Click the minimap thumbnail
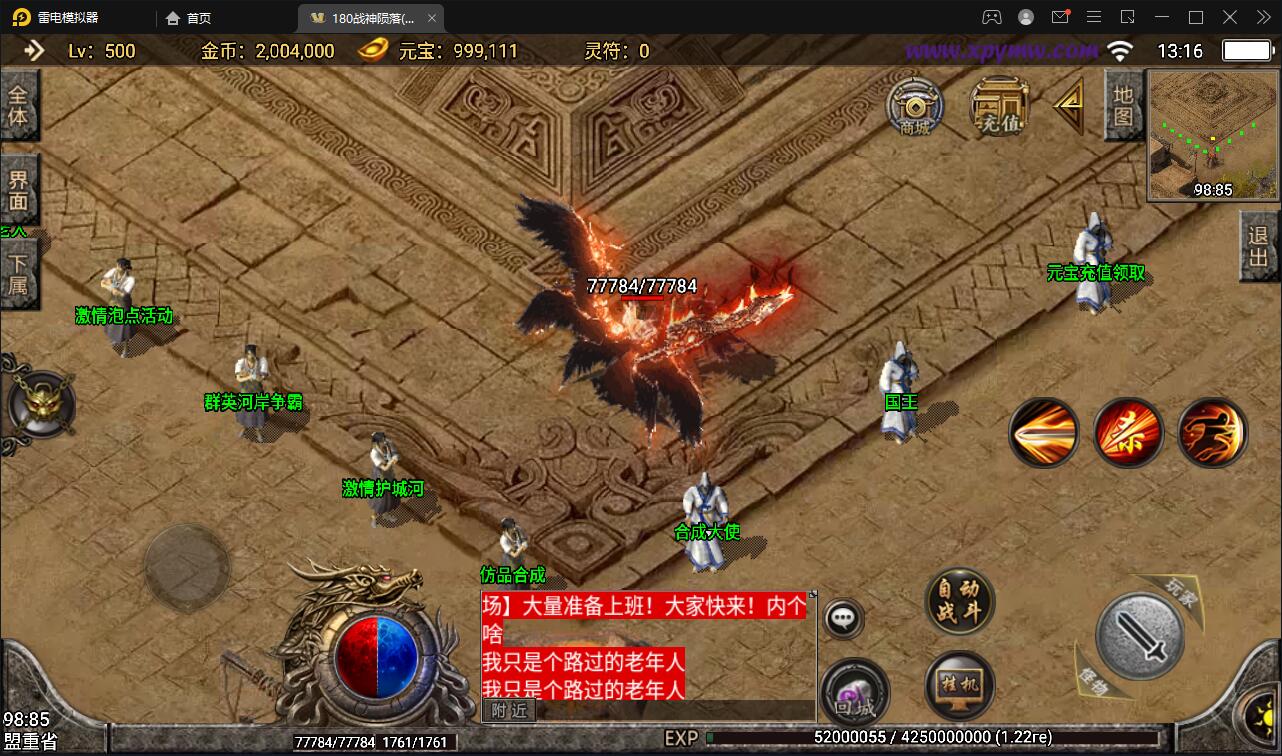Viewport: 1282px width, 756px height. tap(1212, 135)
